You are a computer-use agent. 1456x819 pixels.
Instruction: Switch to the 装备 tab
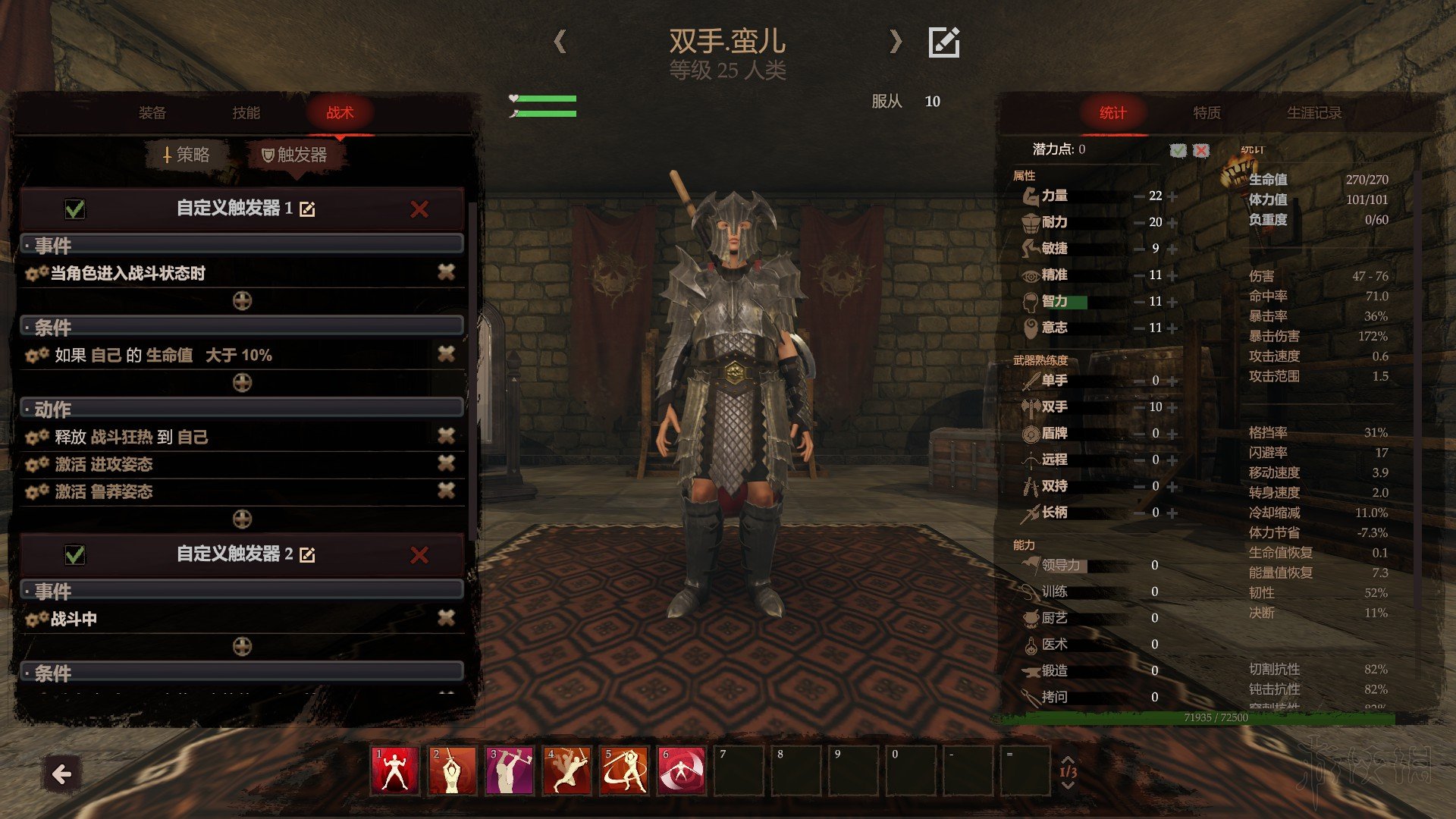tap(152, 113)
